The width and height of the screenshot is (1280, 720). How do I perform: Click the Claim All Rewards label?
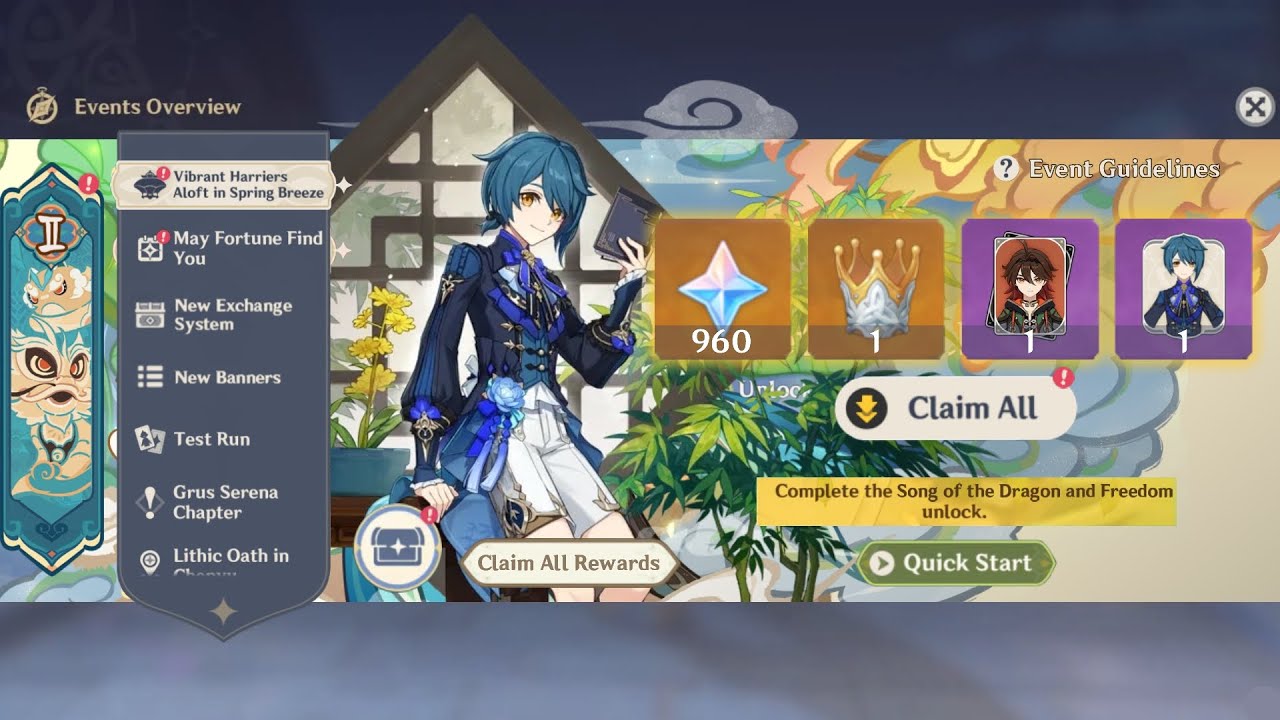[x=568, y=563]
